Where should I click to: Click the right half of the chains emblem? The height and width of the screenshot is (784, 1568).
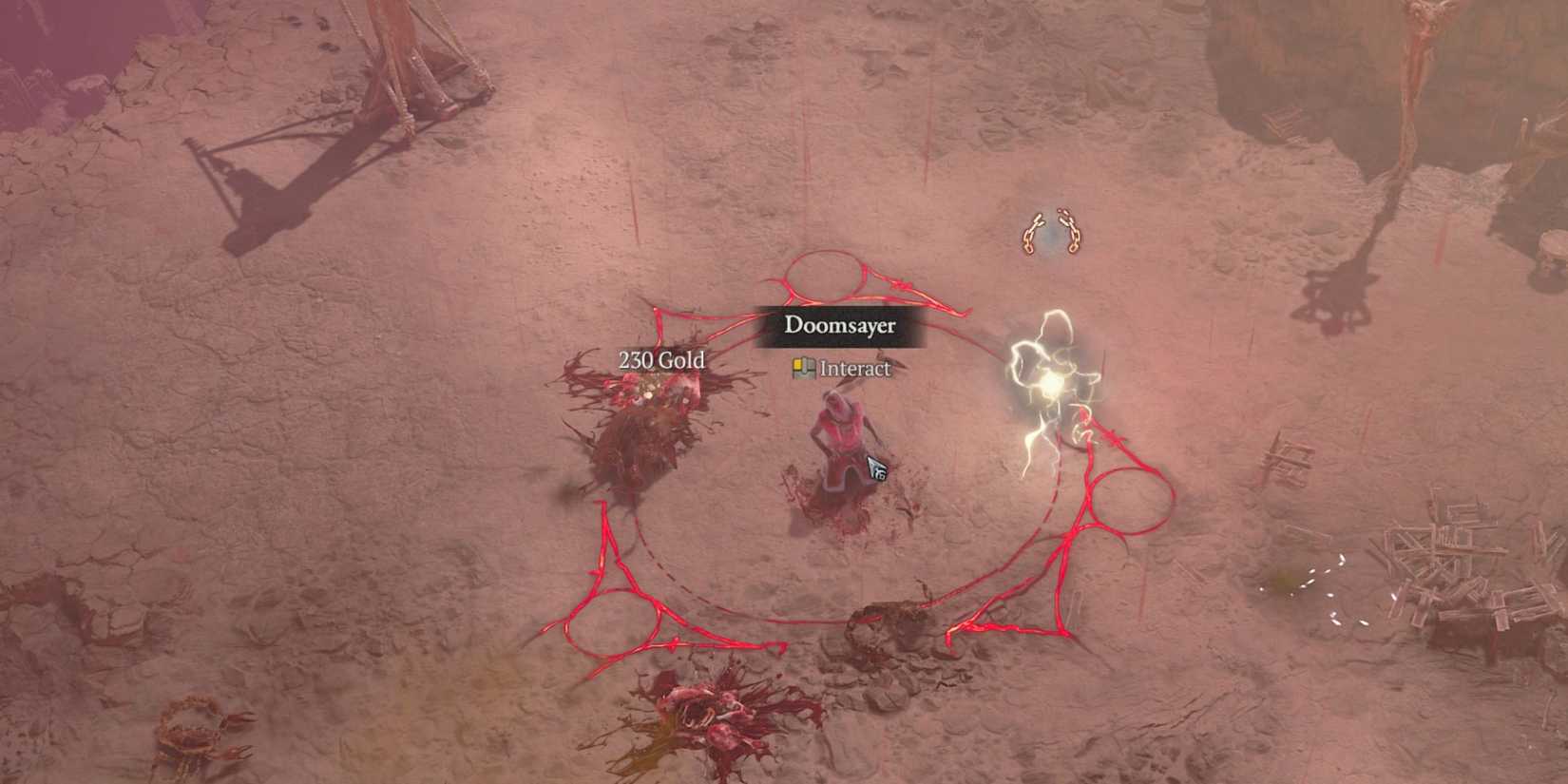(x=1070, y=231)
